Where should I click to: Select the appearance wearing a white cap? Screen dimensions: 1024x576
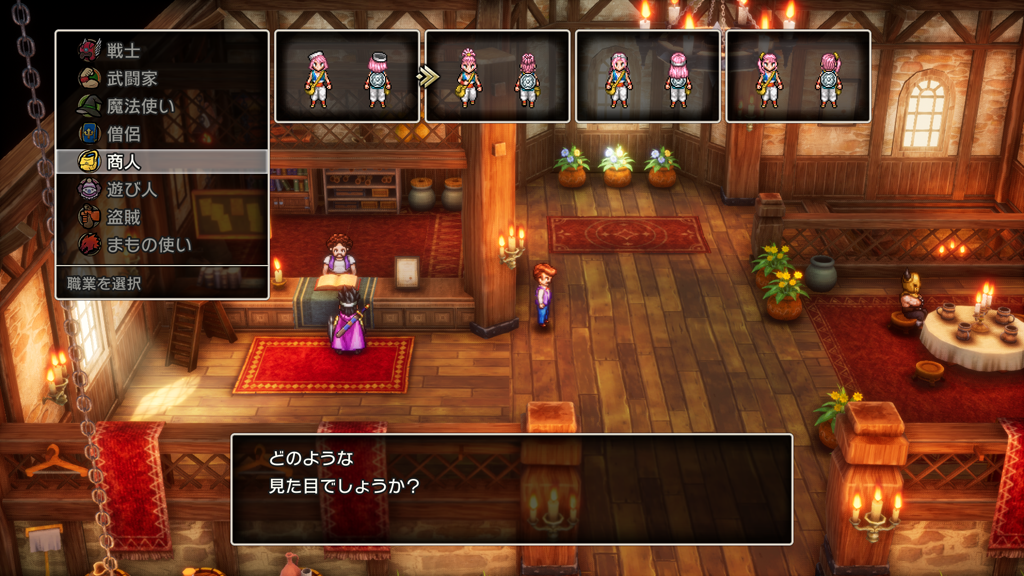(x=347, y=77)
